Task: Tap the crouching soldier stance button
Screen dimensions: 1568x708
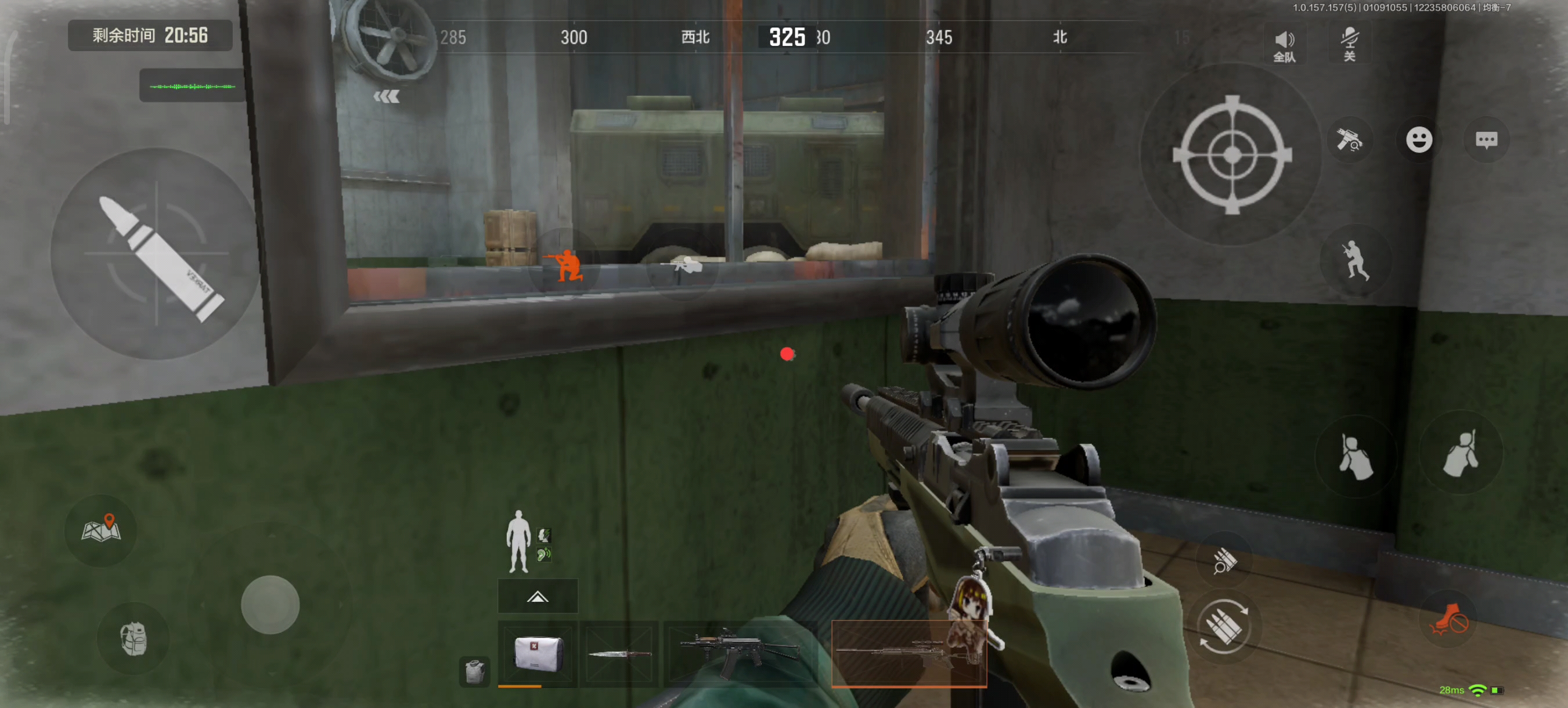Action: 1355,261
